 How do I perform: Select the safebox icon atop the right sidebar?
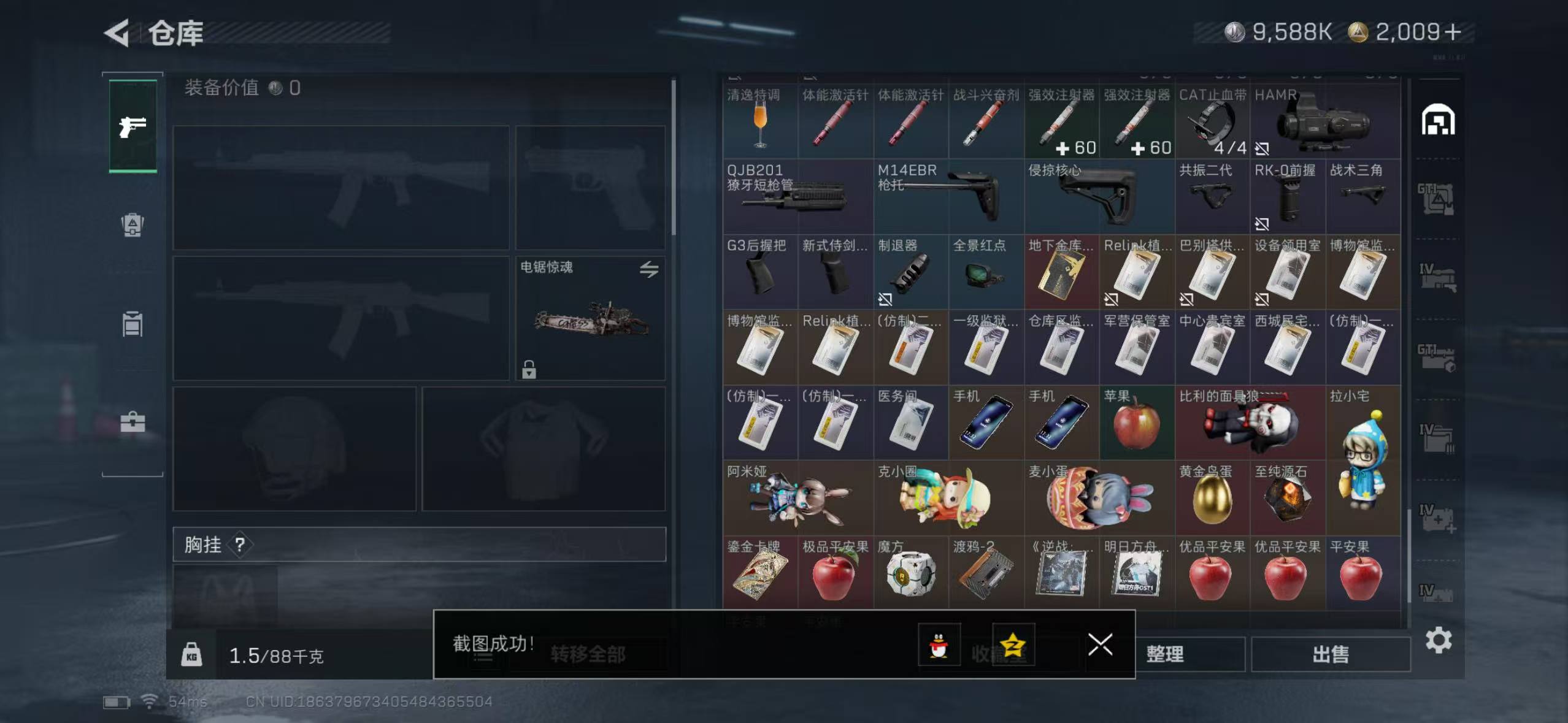coord(1440,120)
